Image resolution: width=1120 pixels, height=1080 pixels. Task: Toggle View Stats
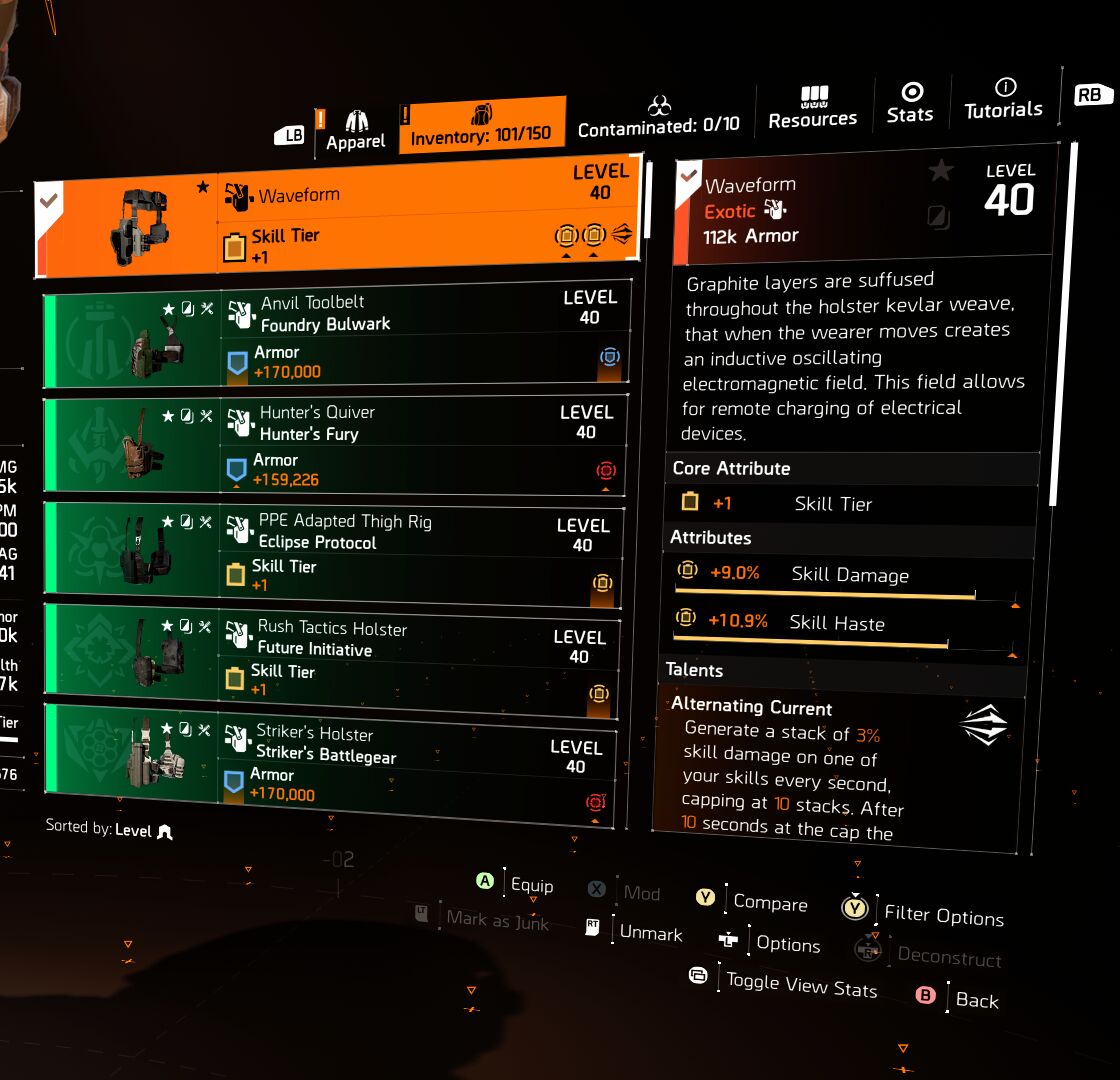pos(800,986)
